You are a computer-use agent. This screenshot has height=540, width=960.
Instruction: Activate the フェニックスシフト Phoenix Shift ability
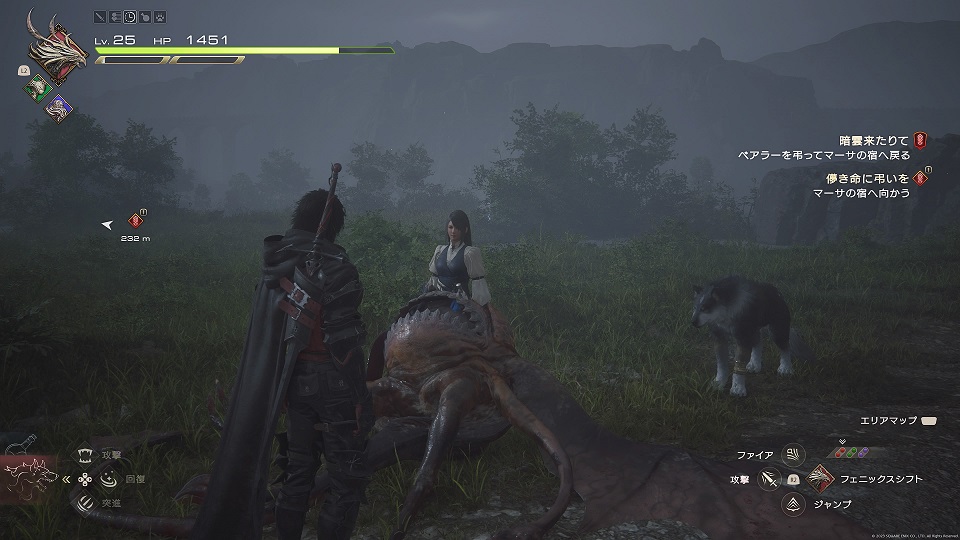pyautogui.click(x=820, y=480)
